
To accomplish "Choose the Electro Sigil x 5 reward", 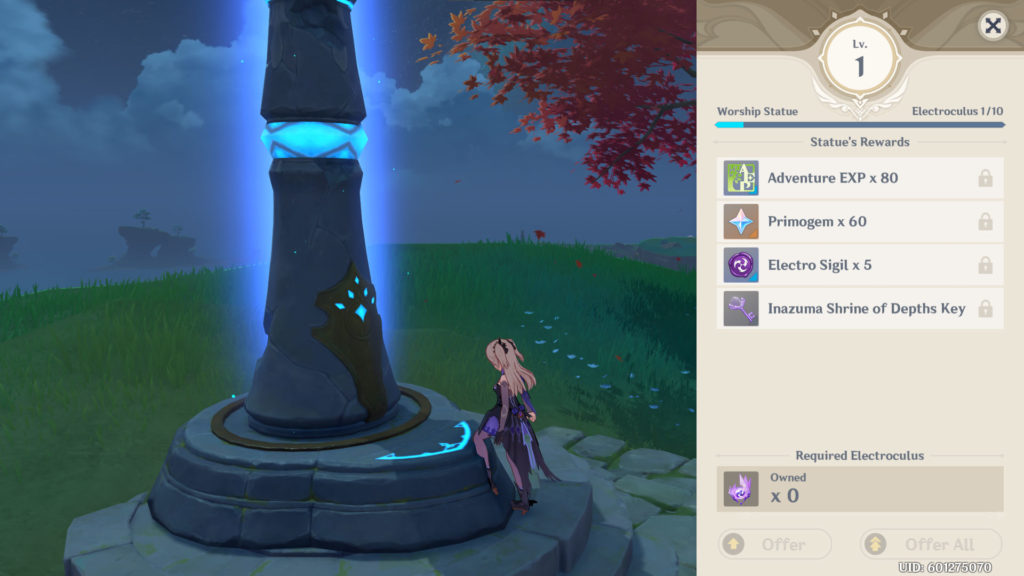I will pos(860,265).
